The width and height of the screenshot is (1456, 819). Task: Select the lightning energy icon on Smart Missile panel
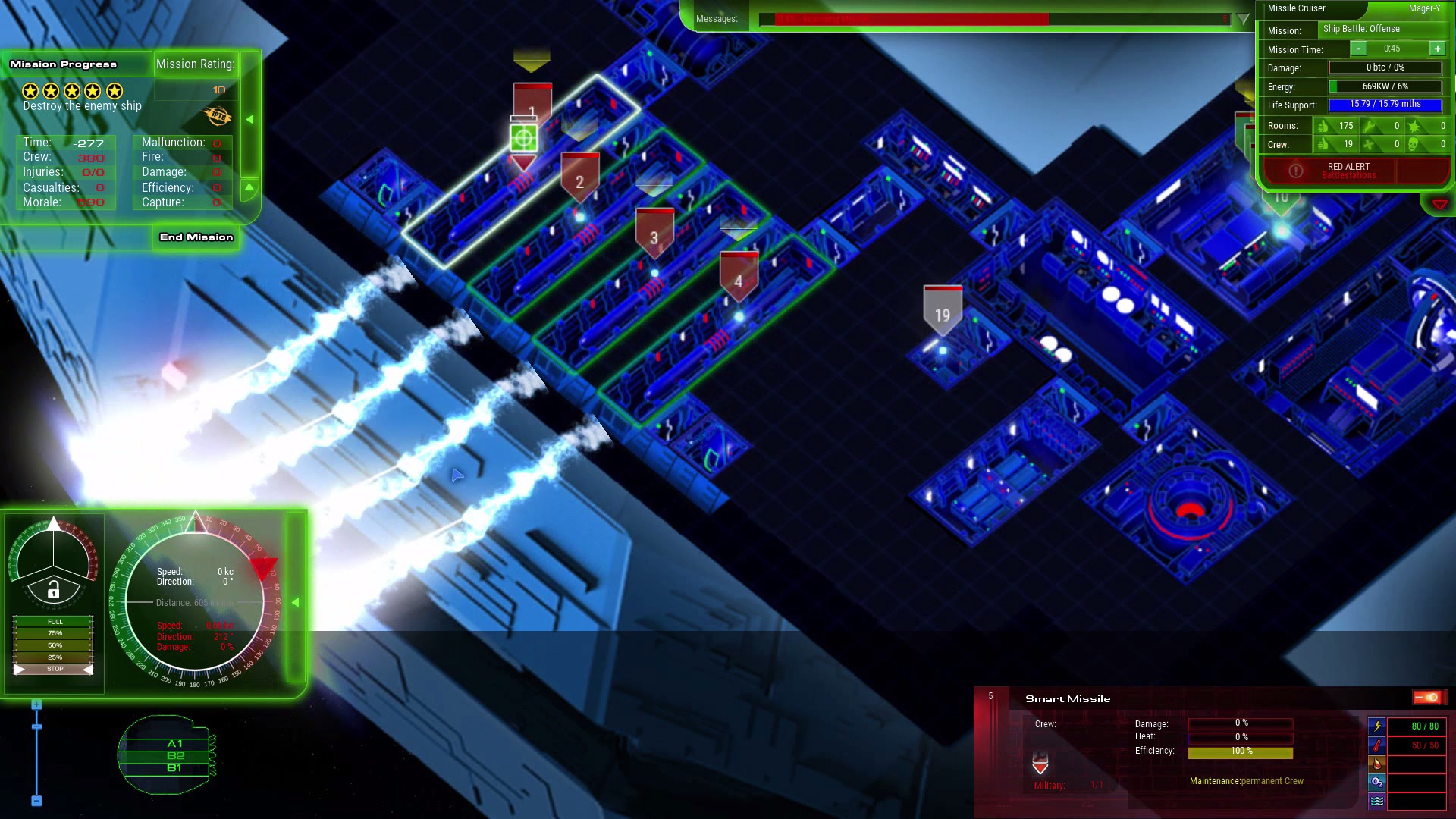pyautogui.click(x=1377, y=726)
